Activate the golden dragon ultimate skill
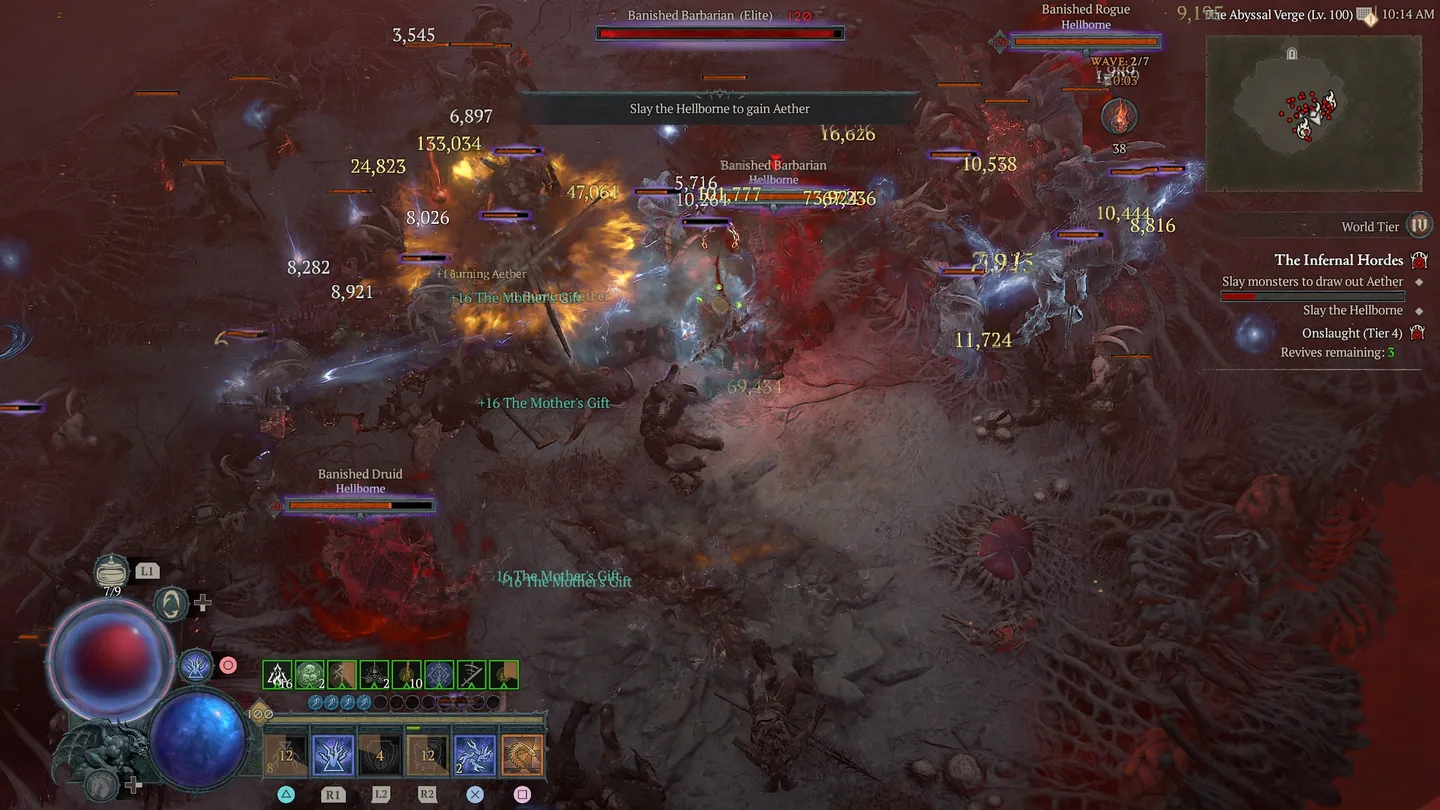This screenshot has width=1440, height=810. pyautogui.click(x=523, y=755)
